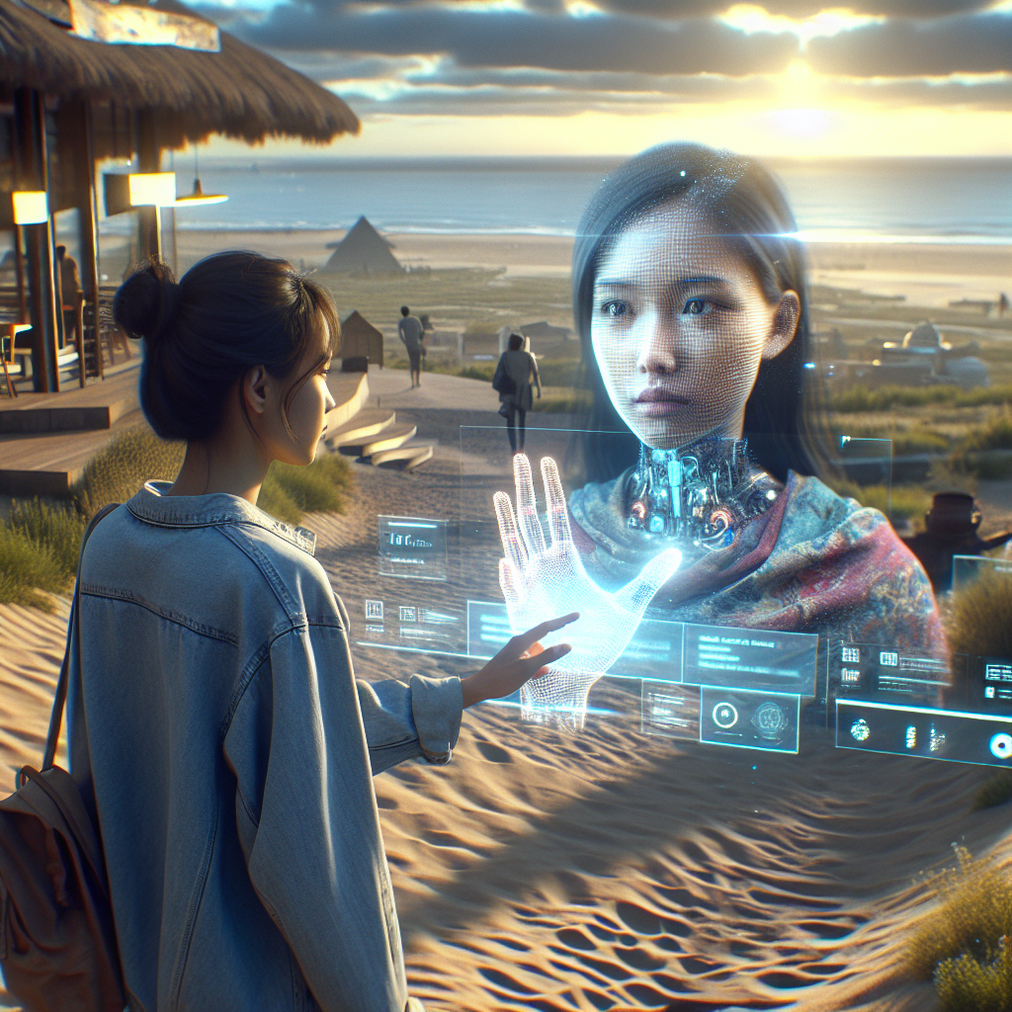The width and height of the screenshot is (1012, 1012).
Task: Select the globe-like icon beside the ring
Action: (x=770, y=717)
